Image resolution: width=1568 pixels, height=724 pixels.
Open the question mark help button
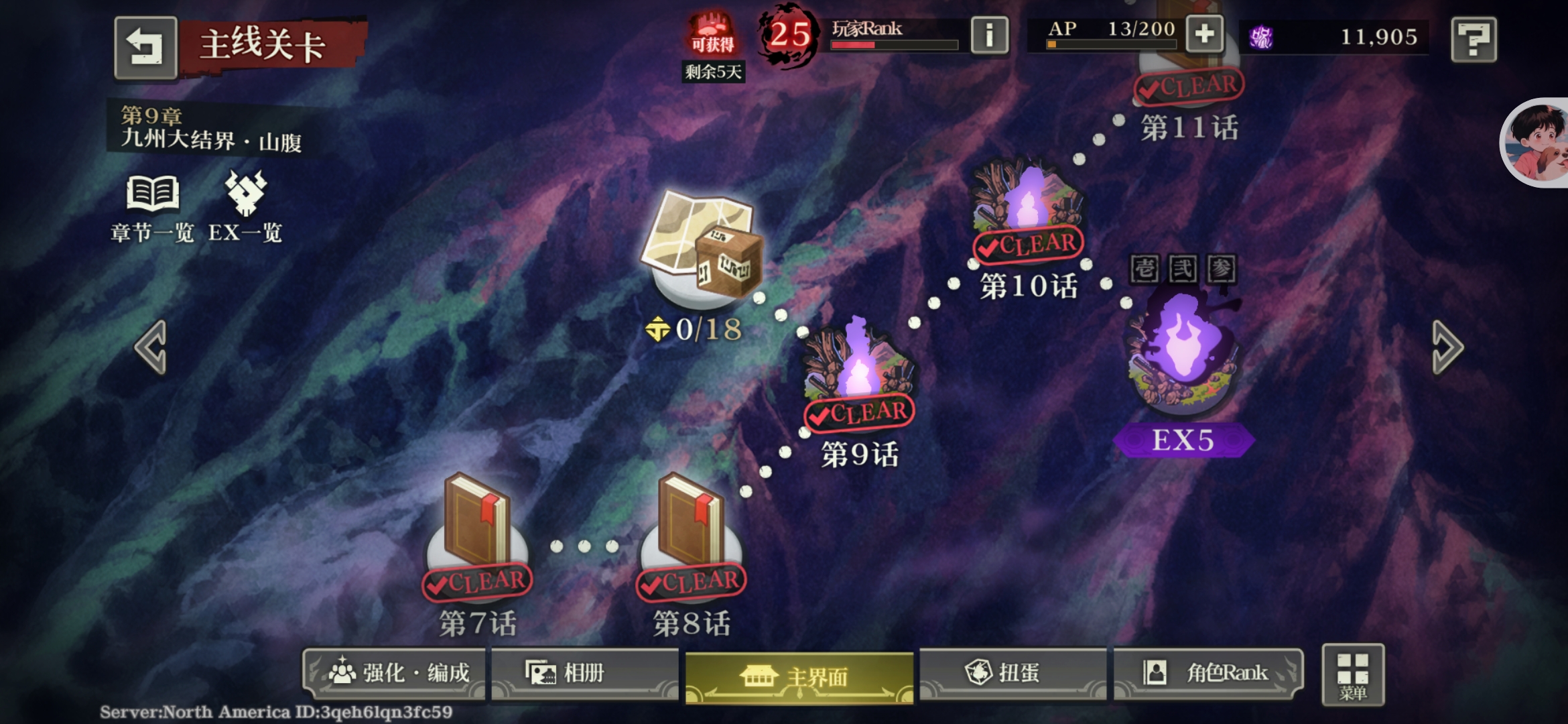[1474, 40]
